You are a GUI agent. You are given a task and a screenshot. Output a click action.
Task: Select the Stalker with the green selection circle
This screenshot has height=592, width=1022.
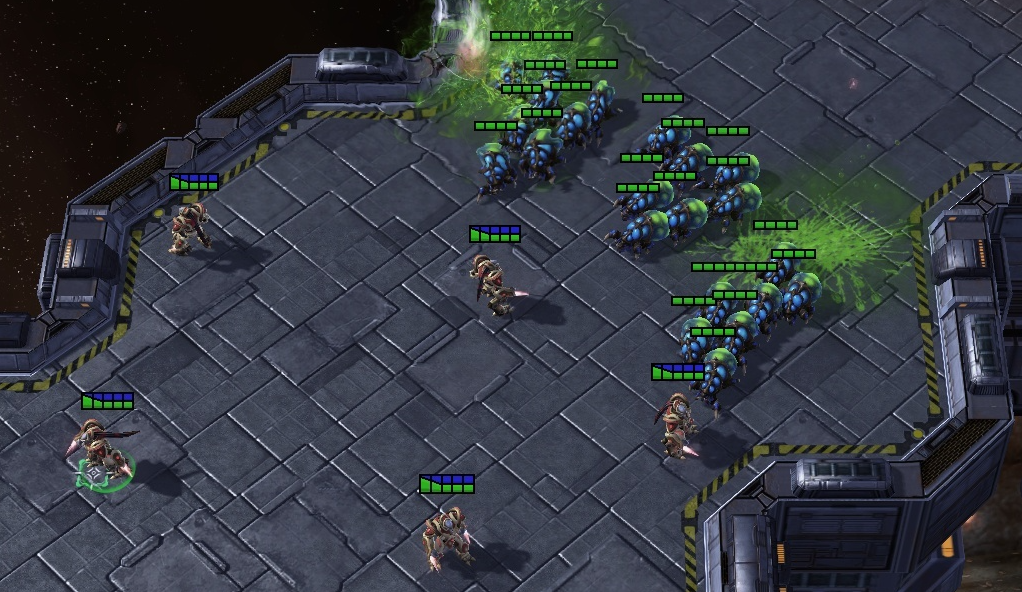coord(98,448)
